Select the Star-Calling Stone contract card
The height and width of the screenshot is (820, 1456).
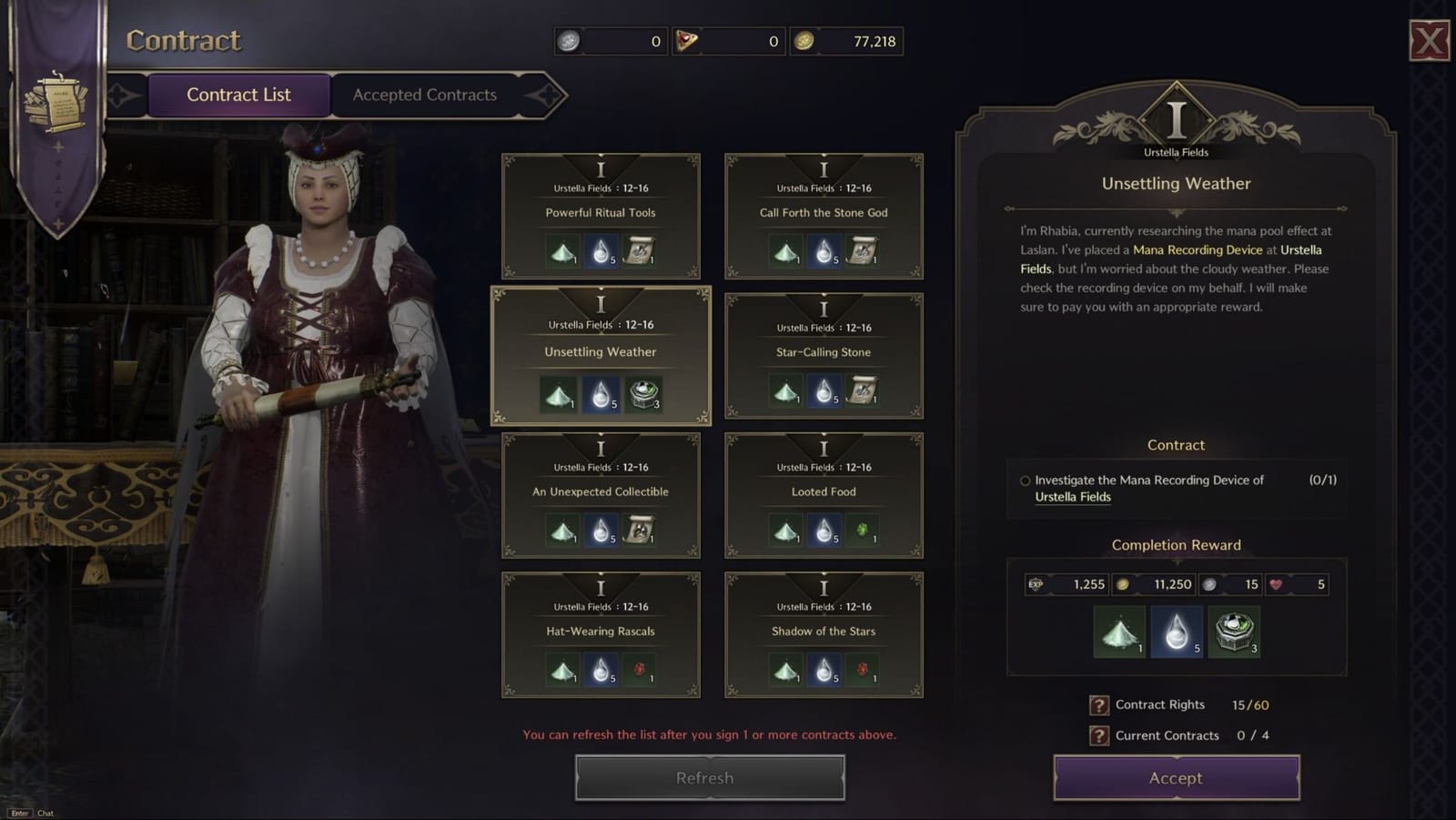[x=822, y=355]
